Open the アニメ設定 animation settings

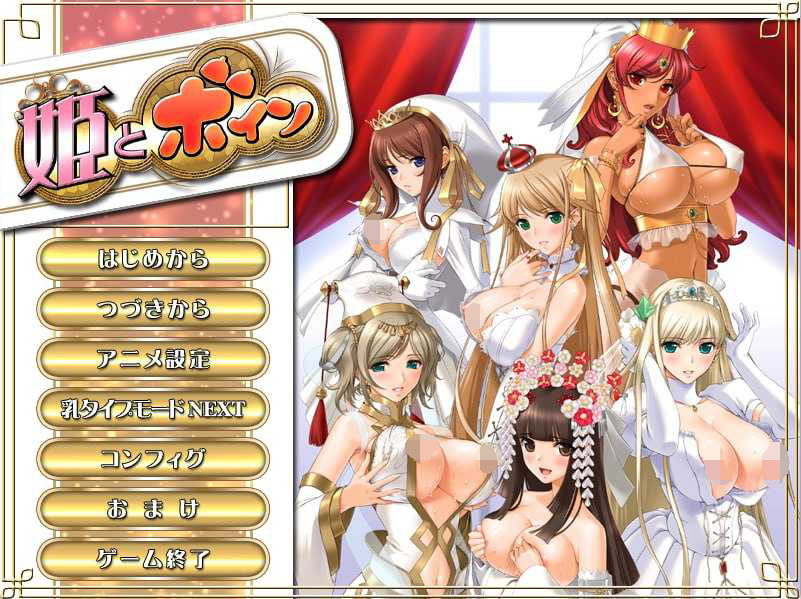coord(153,359)
